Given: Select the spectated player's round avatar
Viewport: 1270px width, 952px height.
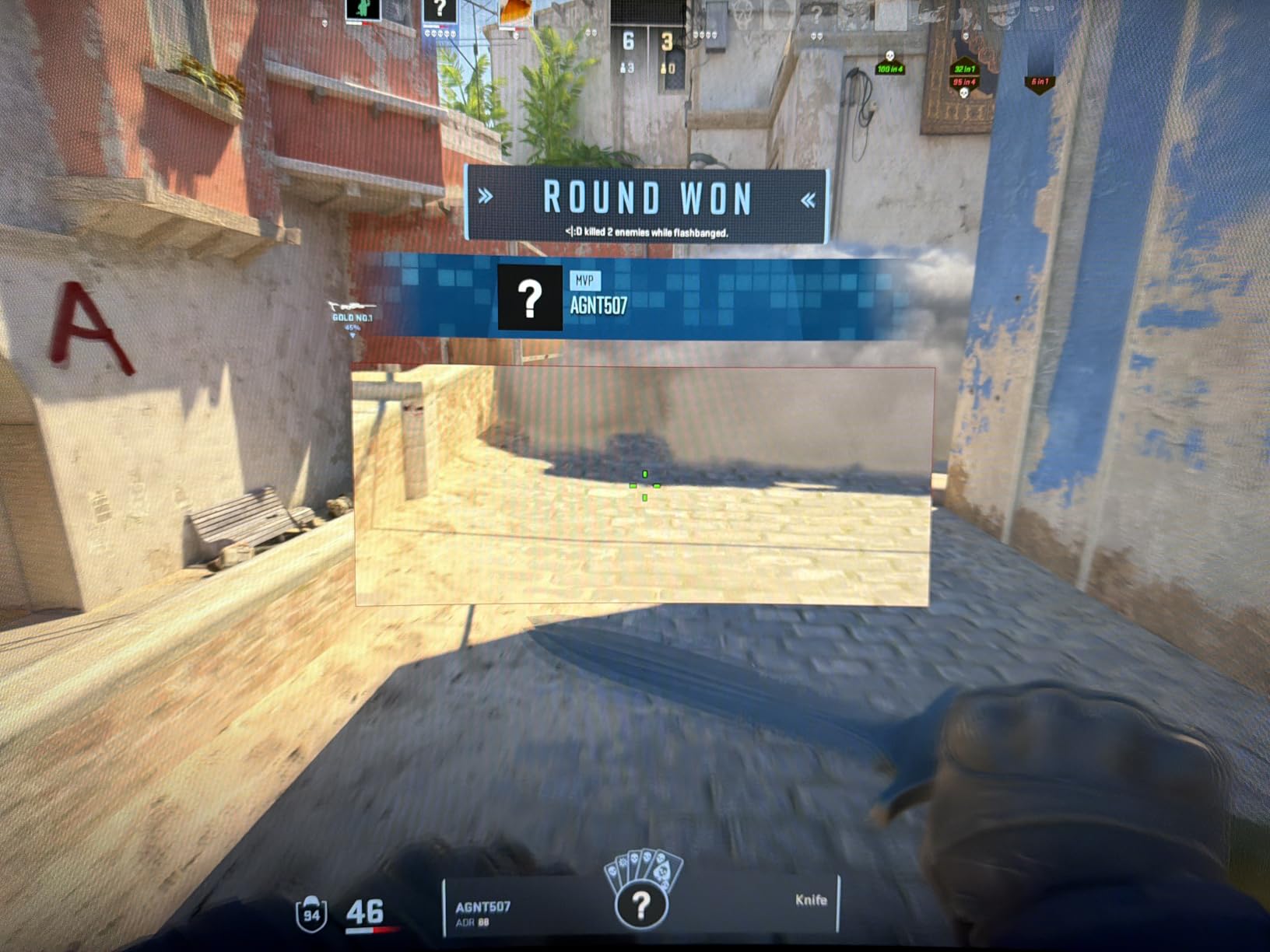Looking at the screenshot, I should 640,905.
